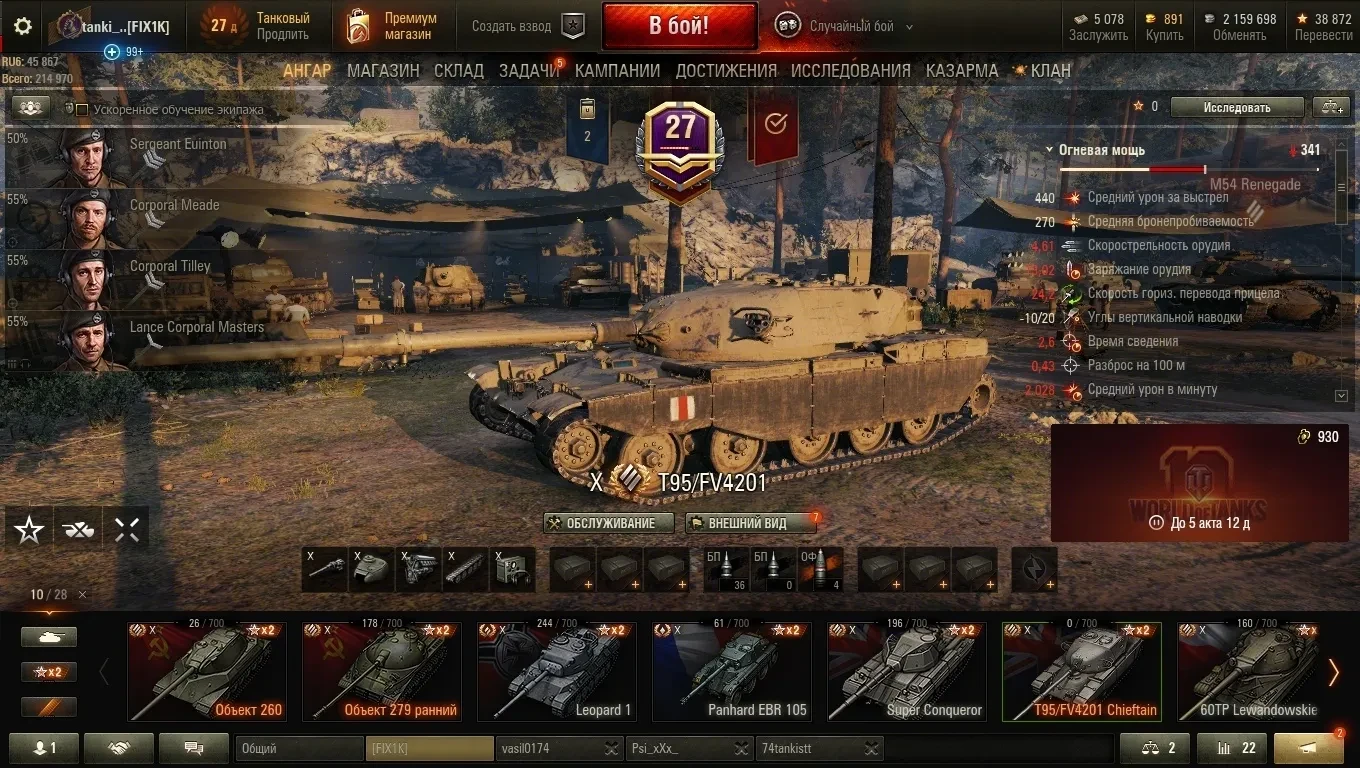Open the Премиум магазин
The image size is (1360, 768).
392,26
